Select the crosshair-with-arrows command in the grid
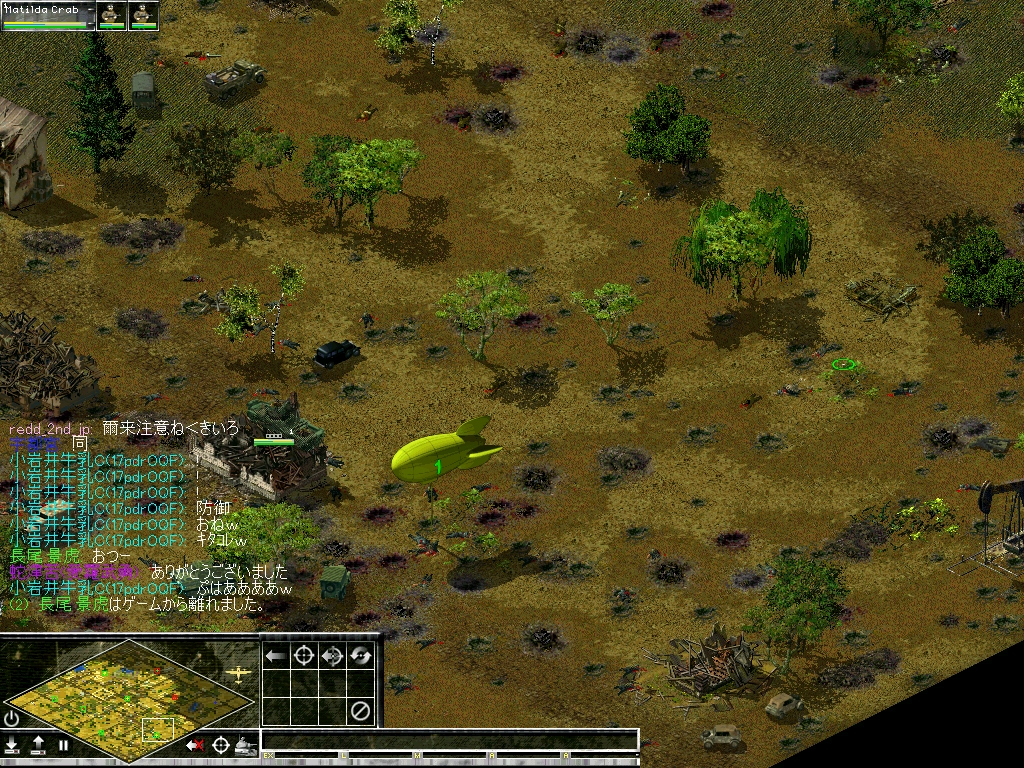The width and height of the screenshot is (1024, 768). coord(332,656)
